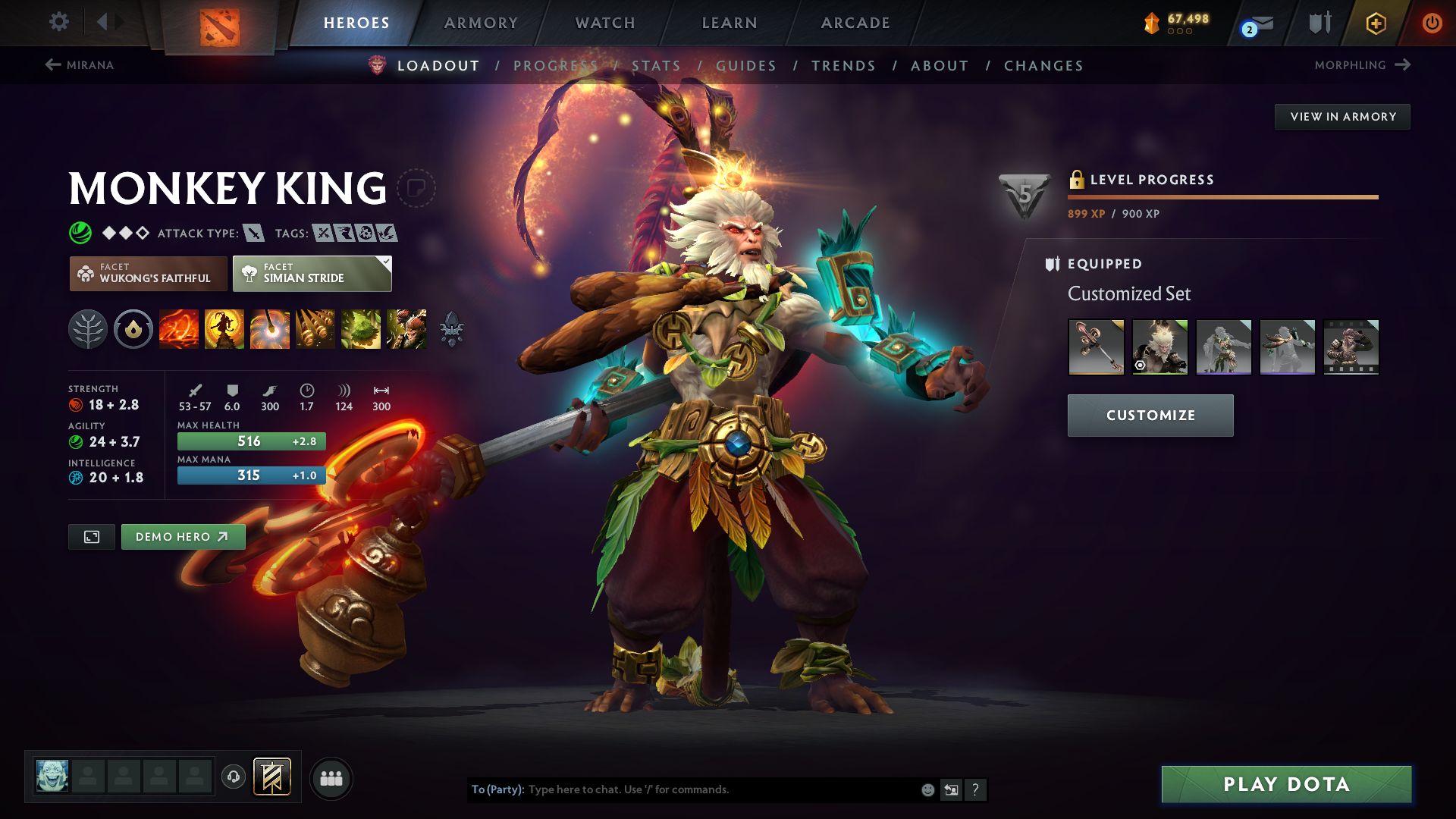Click the CUSTOMIZE button
Image resolution: width=1456 pixels, height=819 pixels.
(x=1150, y=416)
